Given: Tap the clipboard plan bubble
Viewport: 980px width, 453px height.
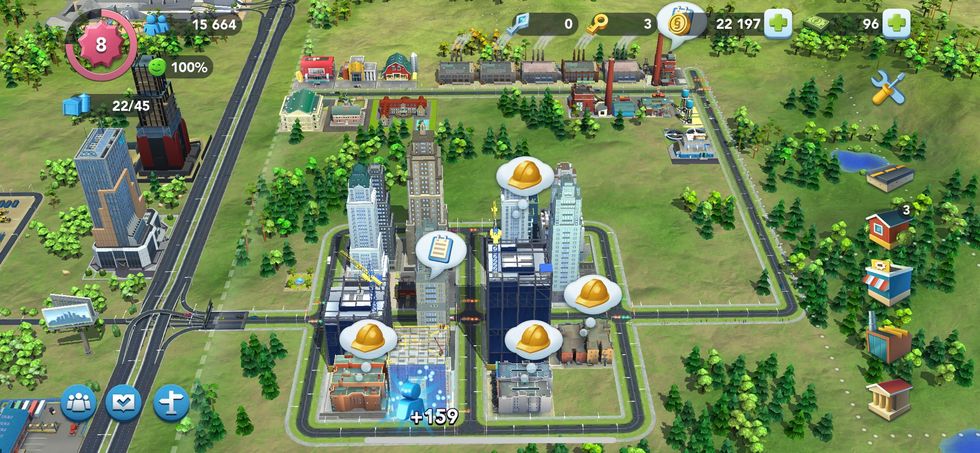Looking at the screenshot, I should pos(437,248).
